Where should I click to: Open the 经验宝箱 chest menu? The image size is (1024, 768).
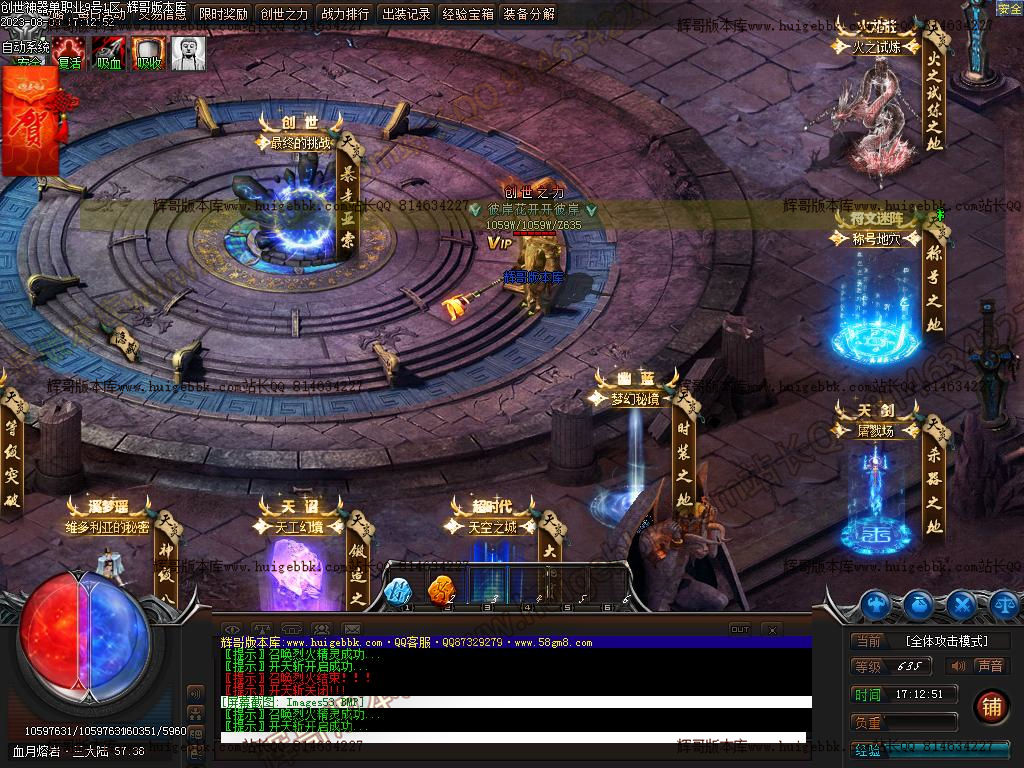(468, 14)
